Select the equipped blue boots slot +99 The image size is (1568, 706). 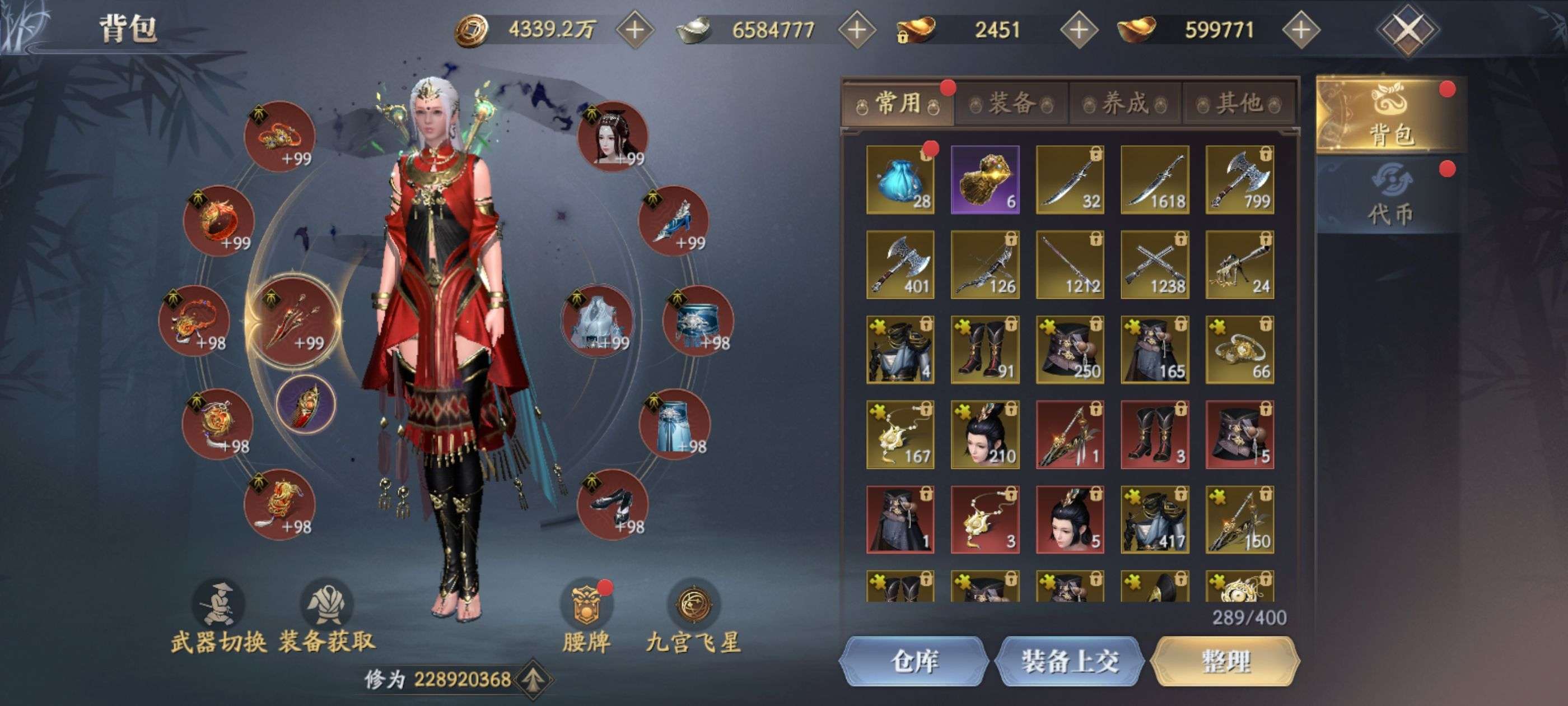[x=673, y=221]
